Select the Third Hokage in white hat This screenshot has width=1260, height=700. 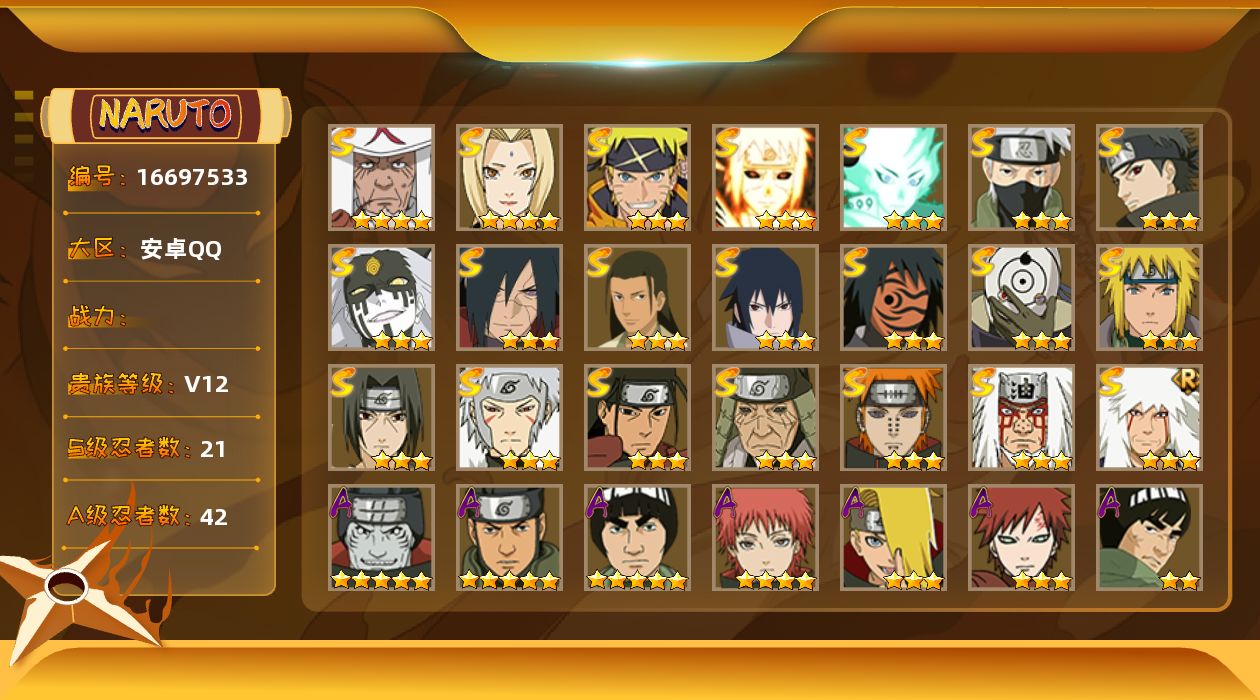381,177
